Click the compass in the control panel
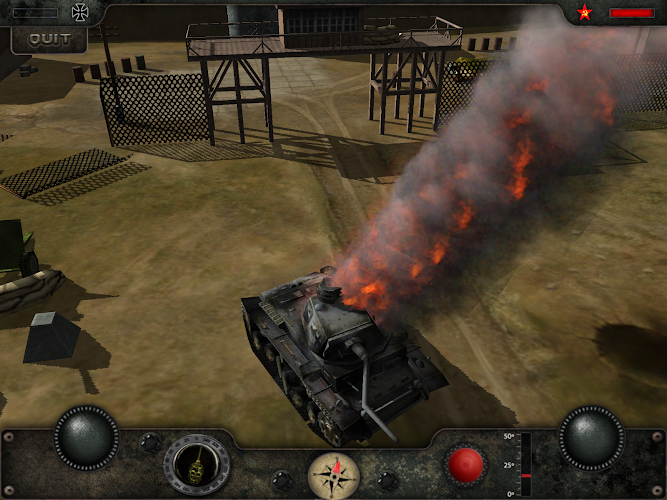Image resolution: width=667 pixels, height=500 pixels. [333, 474]
